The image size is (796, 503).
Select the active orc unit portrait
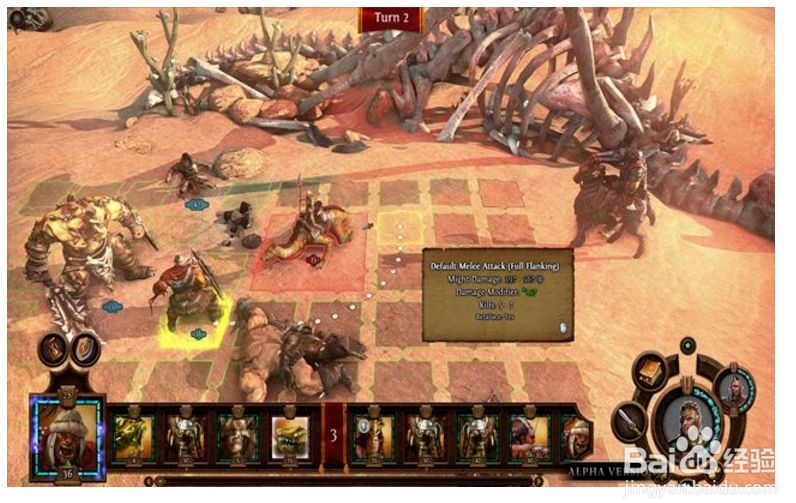click(67, 435)
